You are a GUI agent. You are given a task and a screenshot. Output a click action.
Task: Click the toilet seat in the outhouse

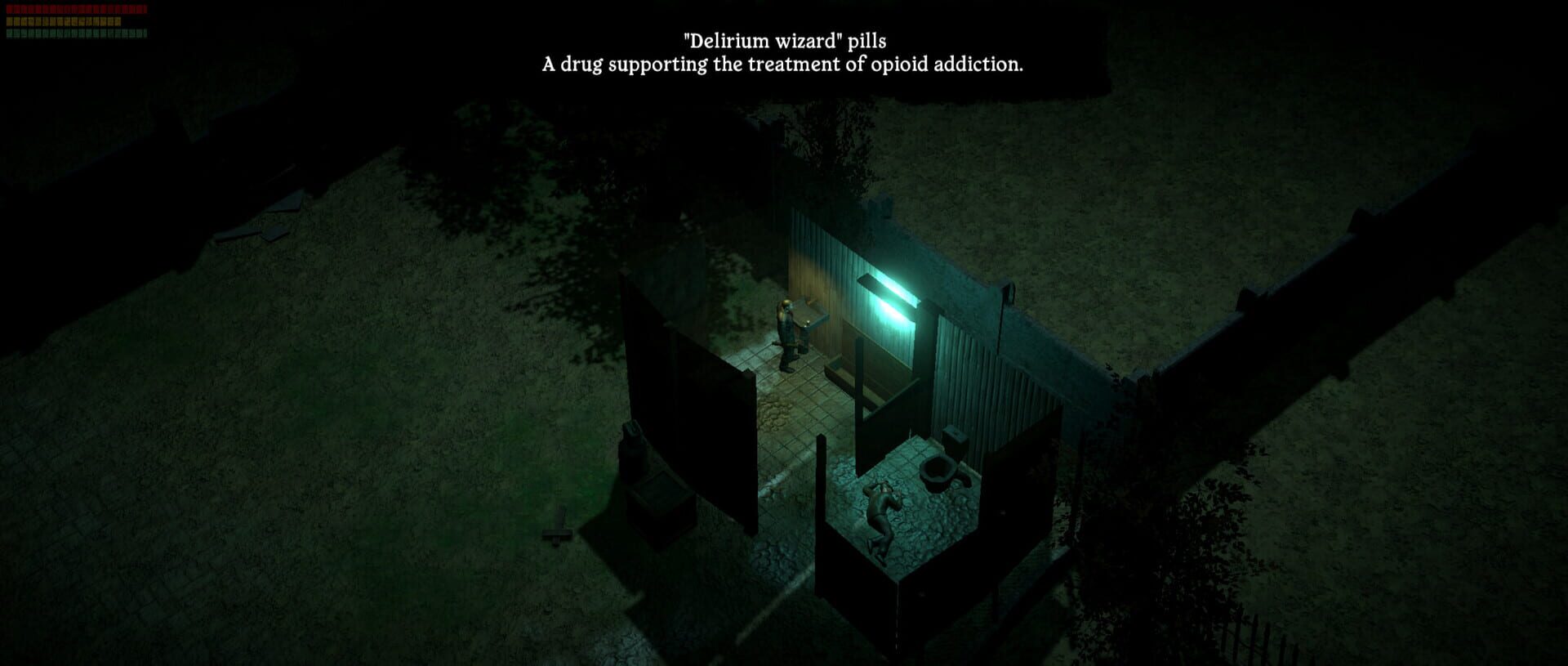(x=939, y=474)
